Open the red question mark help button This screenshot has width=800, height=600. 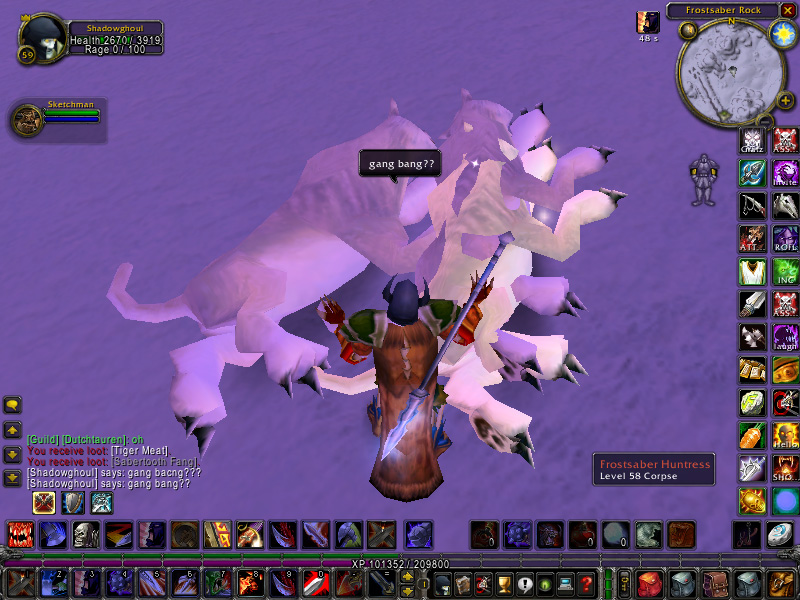(587, 582)
